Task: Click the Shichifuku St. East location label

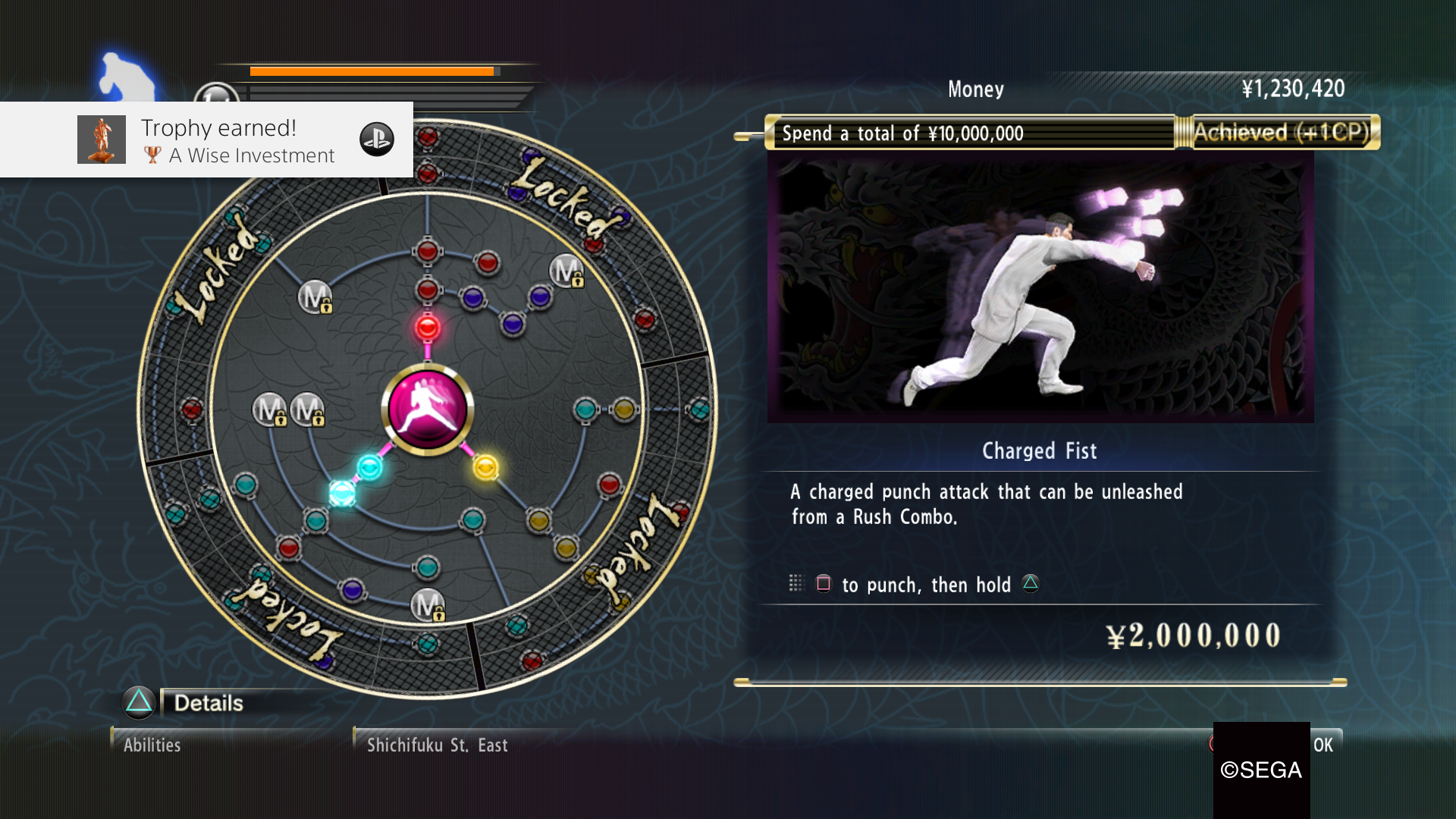Action: click(x=436, y=745)
